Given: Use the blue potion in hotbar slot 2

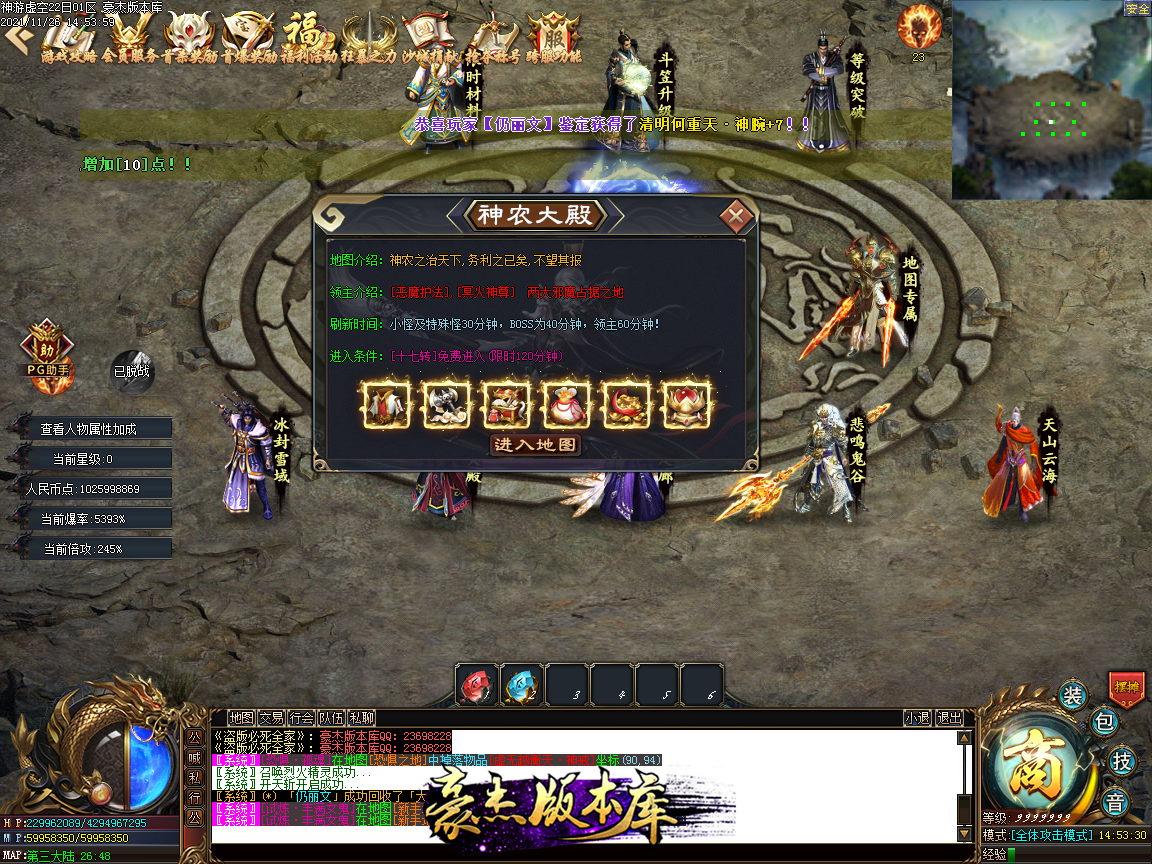Looking at the screenshot, I should coord(521,685).
